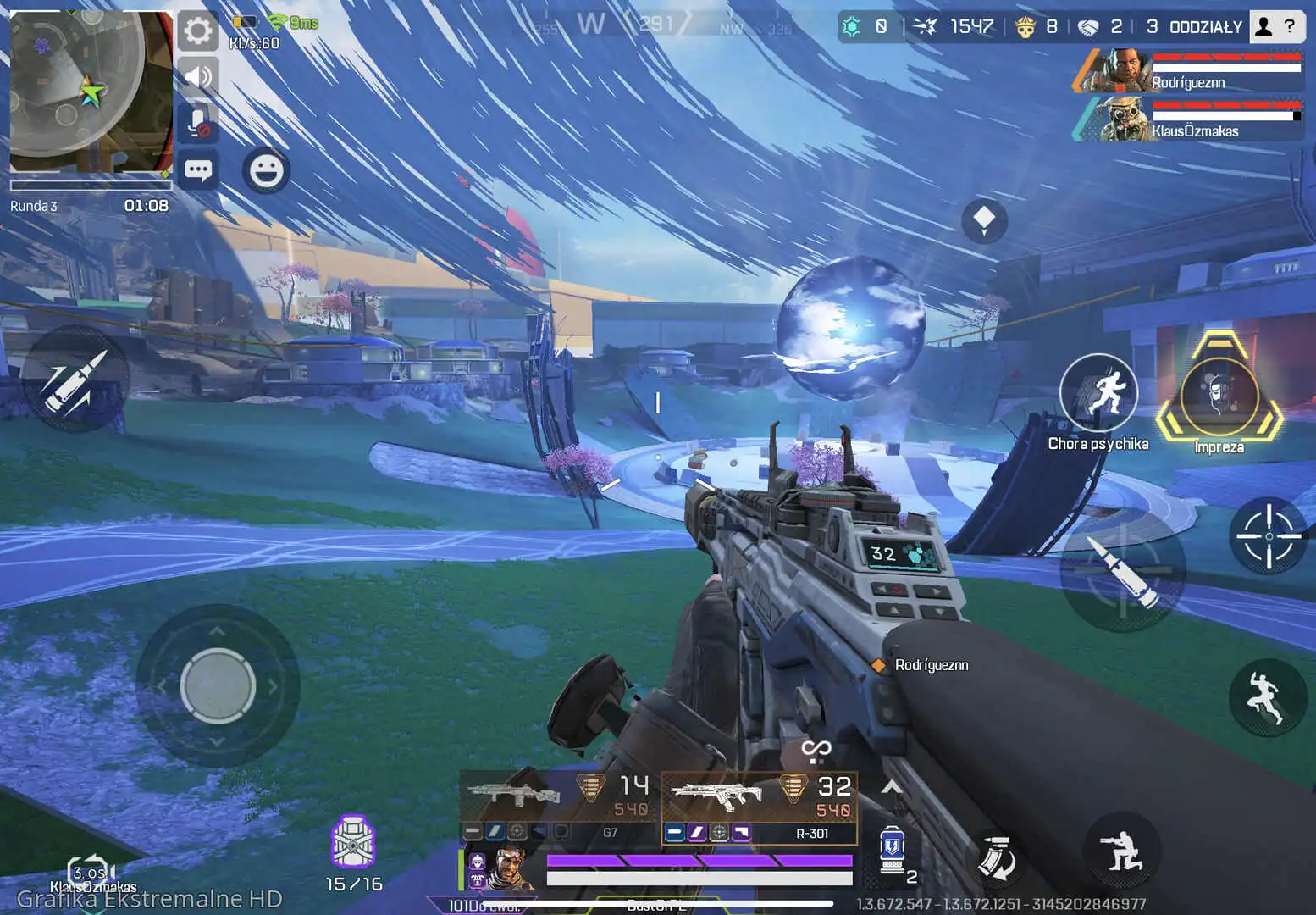Trigger the Impreza ultimate ability
Image resolution: width=1316 pixels, height=915 pixels.
point(1219,396)
